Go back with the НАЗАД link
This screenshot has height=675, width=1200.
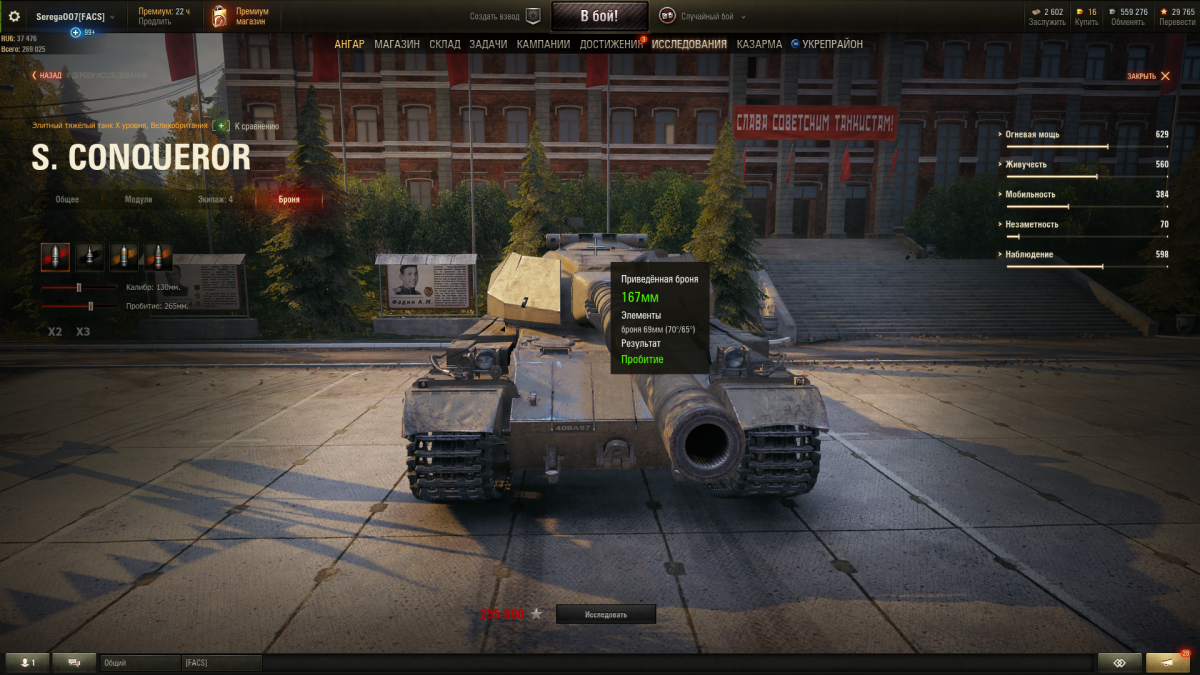coord(46,75)
